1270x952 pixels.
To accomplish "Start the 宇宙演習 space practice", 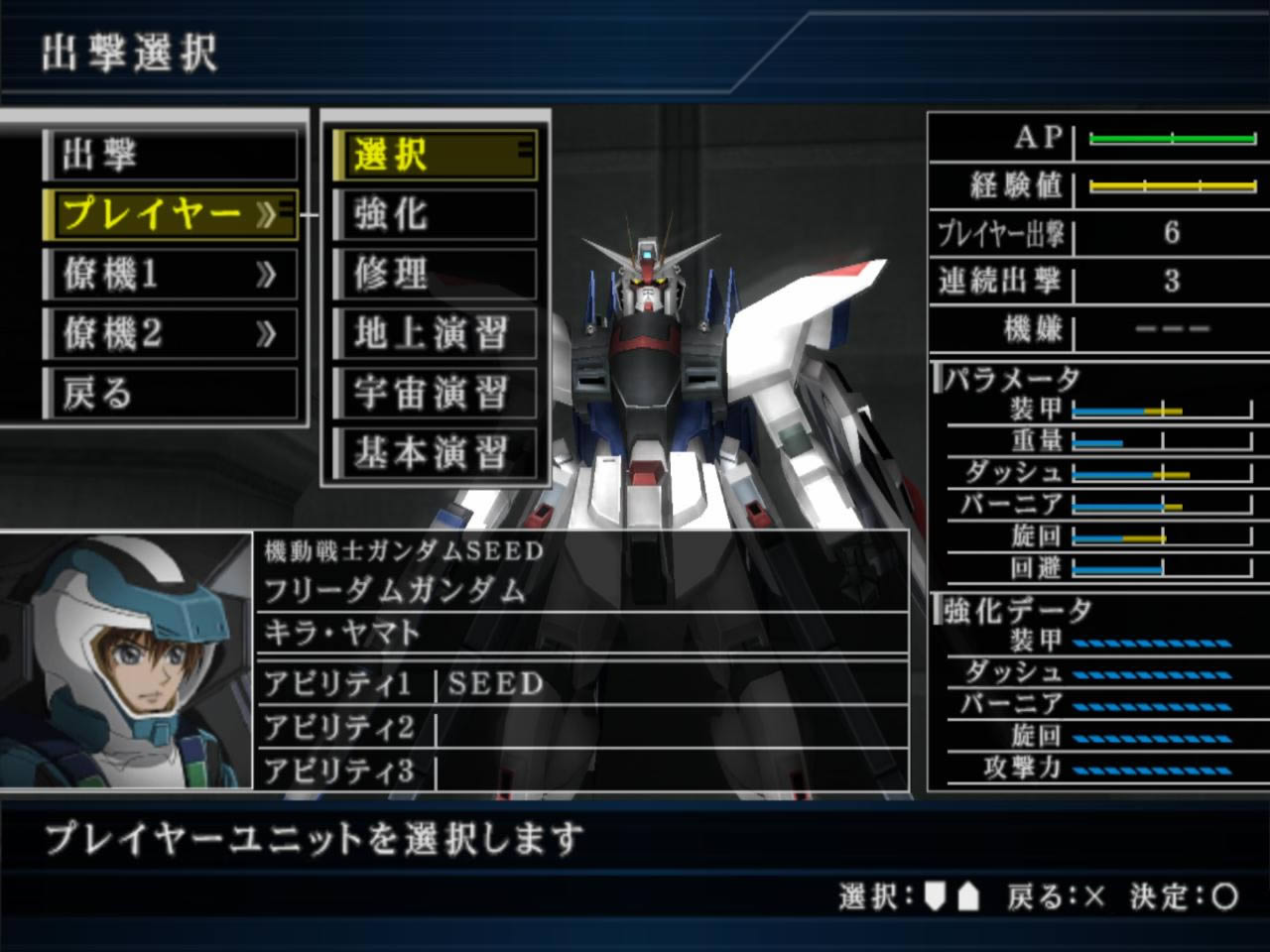I will point(434,394).
